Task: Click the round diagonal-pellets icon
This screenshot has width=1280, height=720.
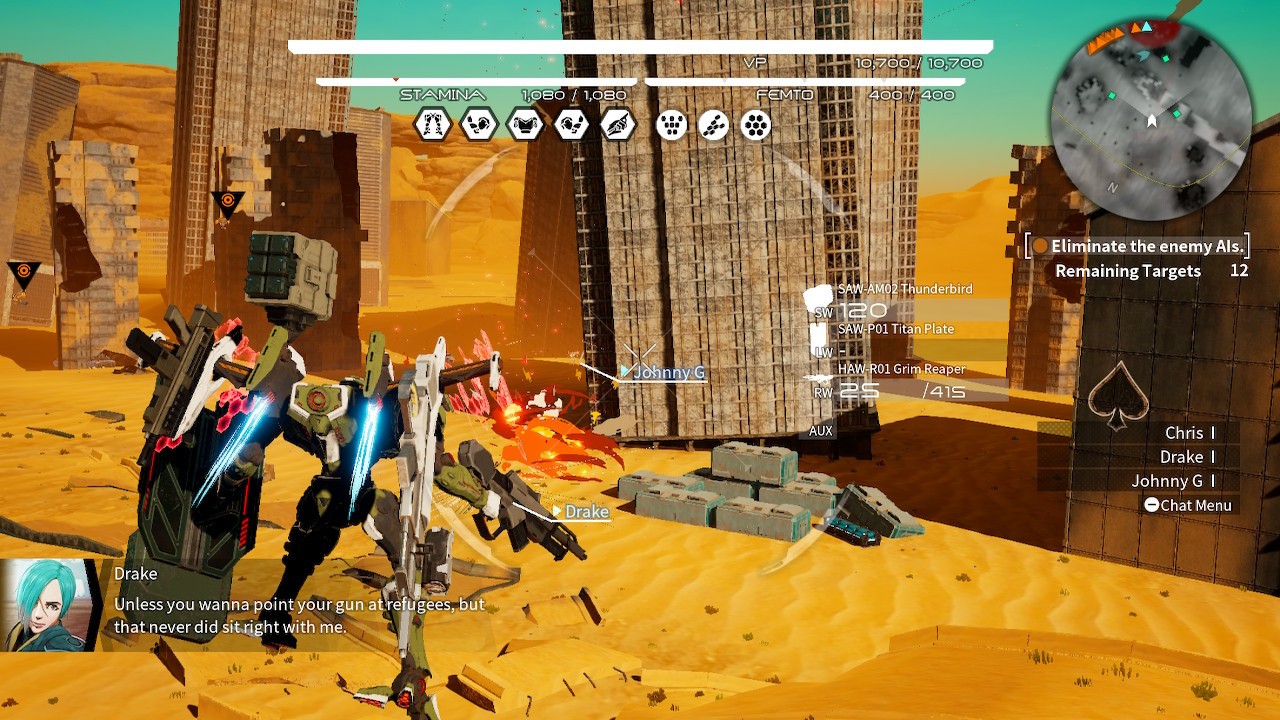Action: point(714,125)
